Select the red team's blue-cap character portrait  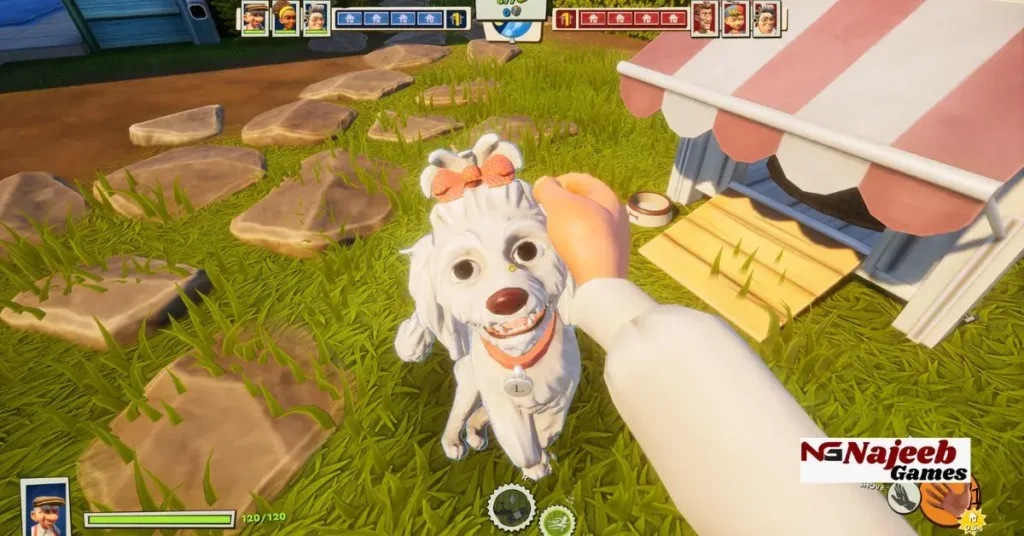[x=735, y=18]
